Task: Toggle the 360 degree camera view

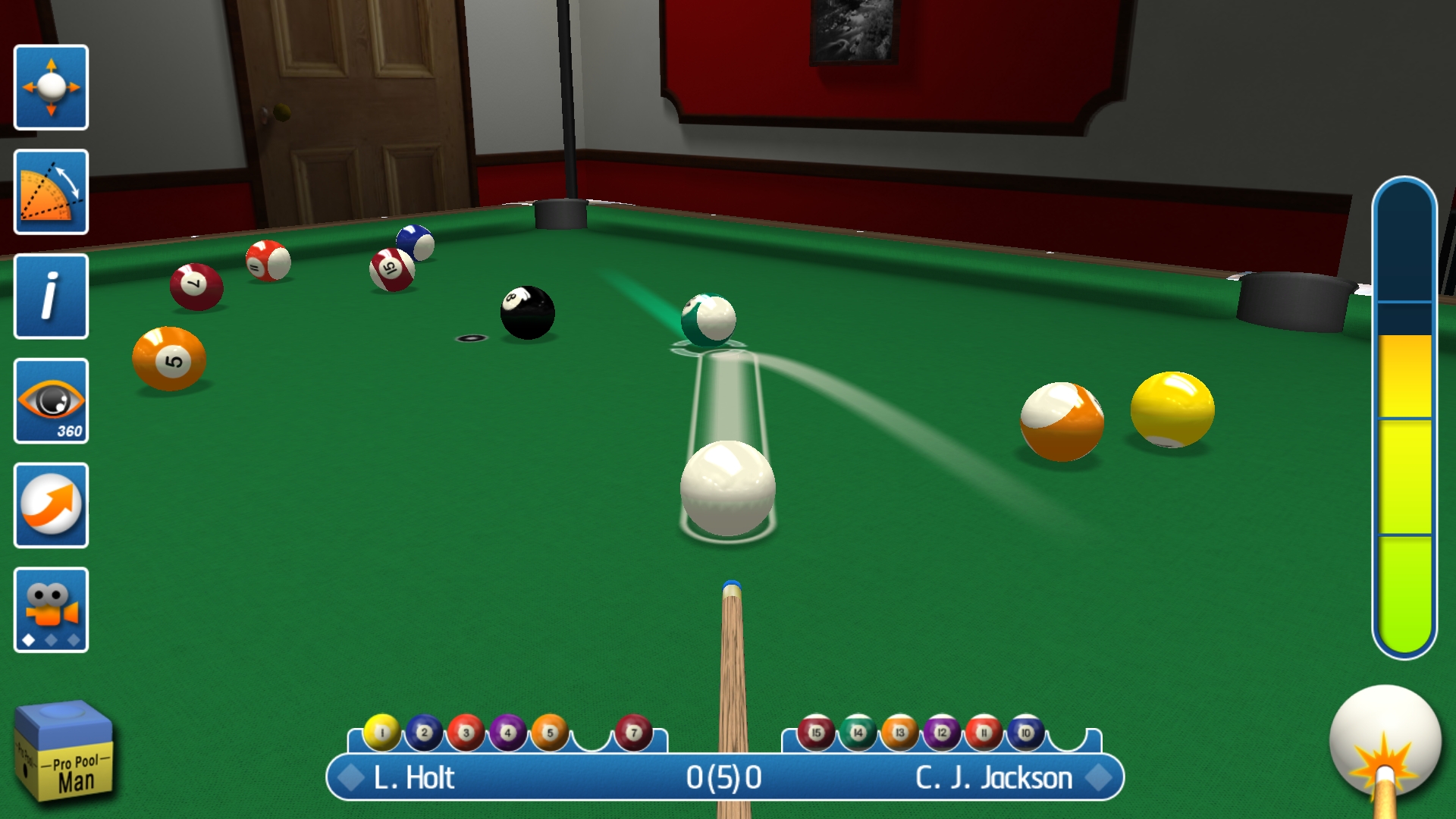Action: click(x=51, y=401)
